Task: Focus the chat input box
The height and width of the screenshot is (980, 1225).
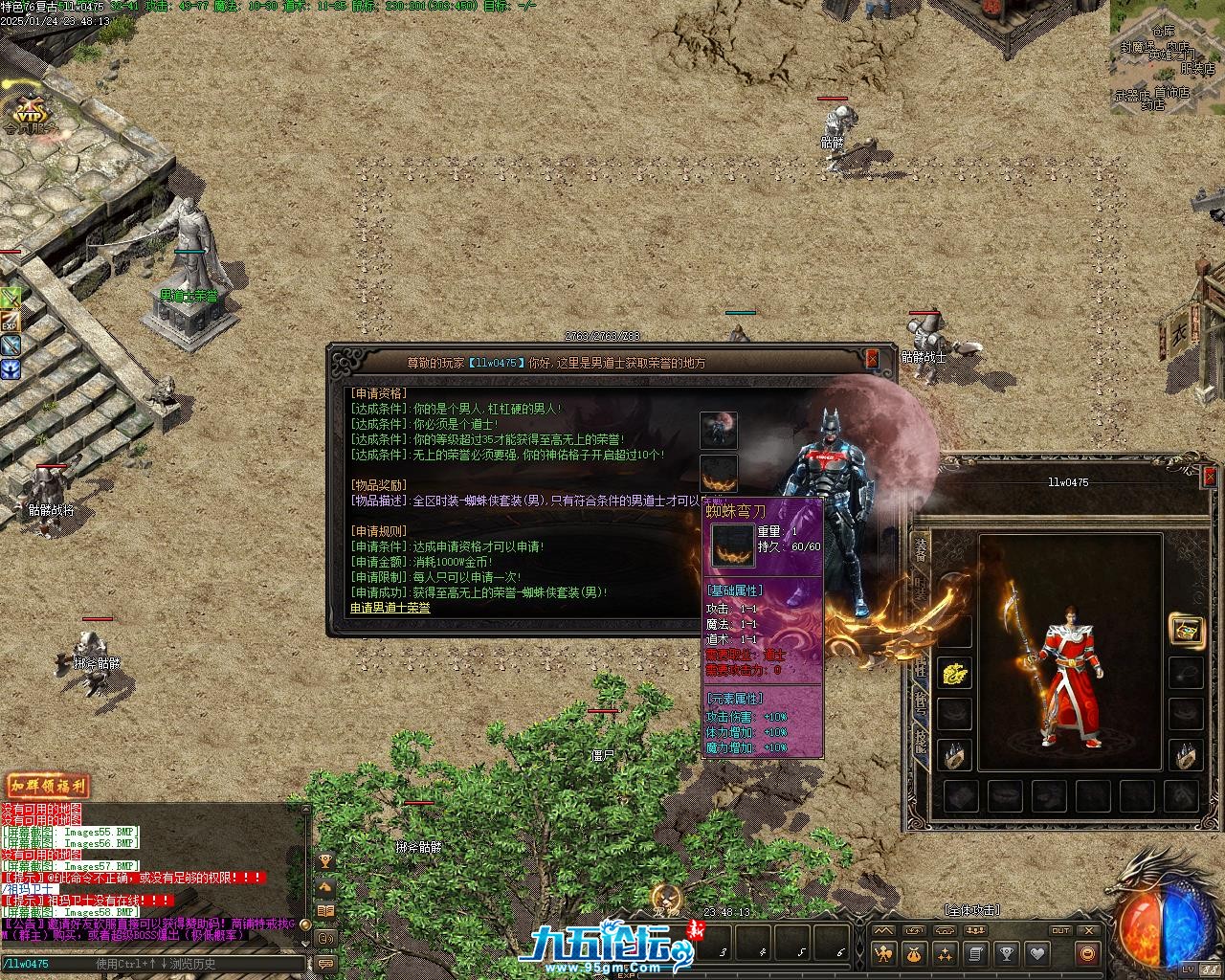Action: 153,964
